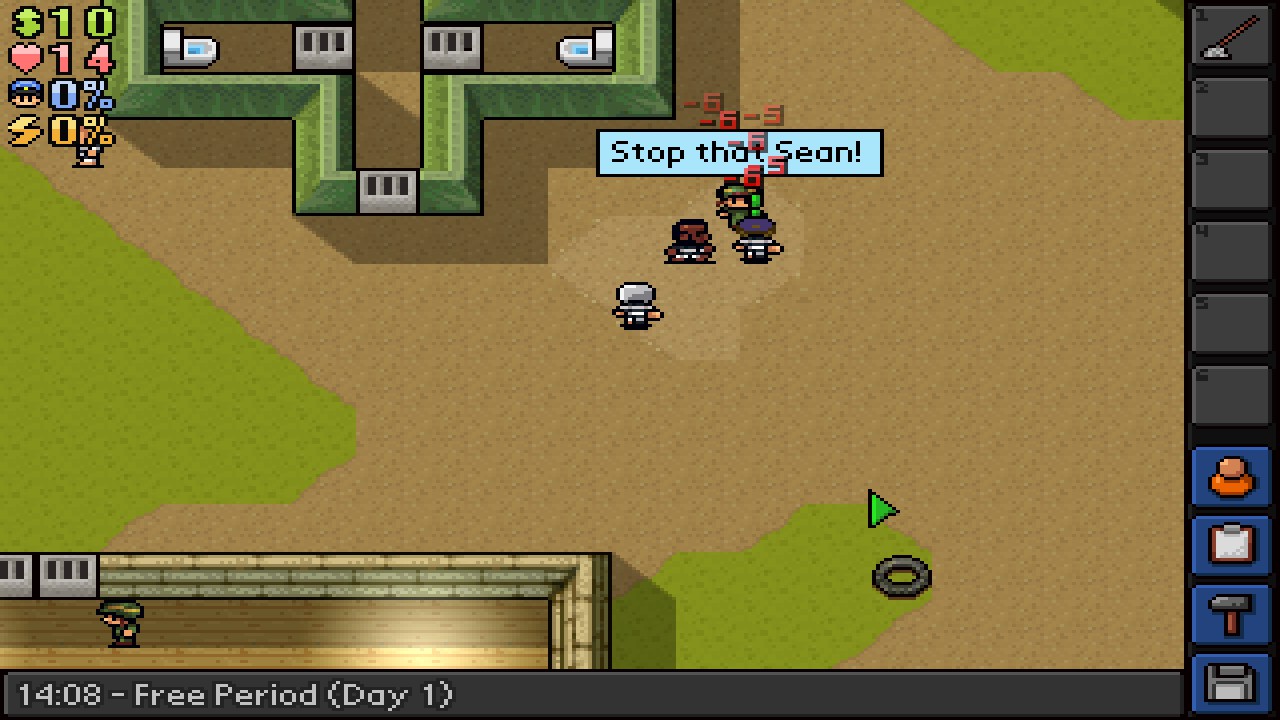Click the green waypoint arrow marker
Viewport: 1280px width, 720px height.
pyautogui.click(x=882, y=511)
